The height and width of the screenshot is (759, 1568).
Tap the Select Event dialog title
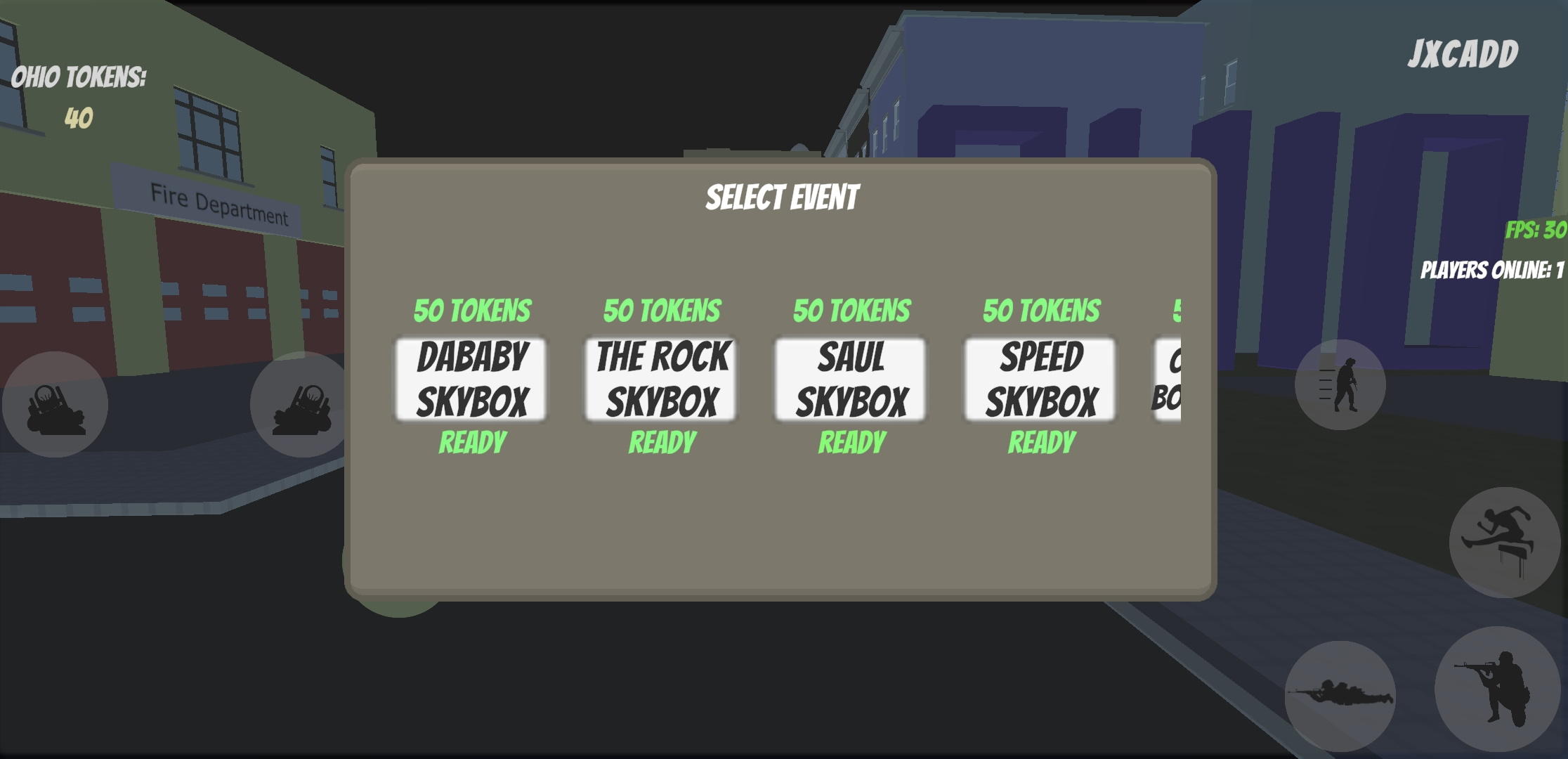(x=783, y=197)
